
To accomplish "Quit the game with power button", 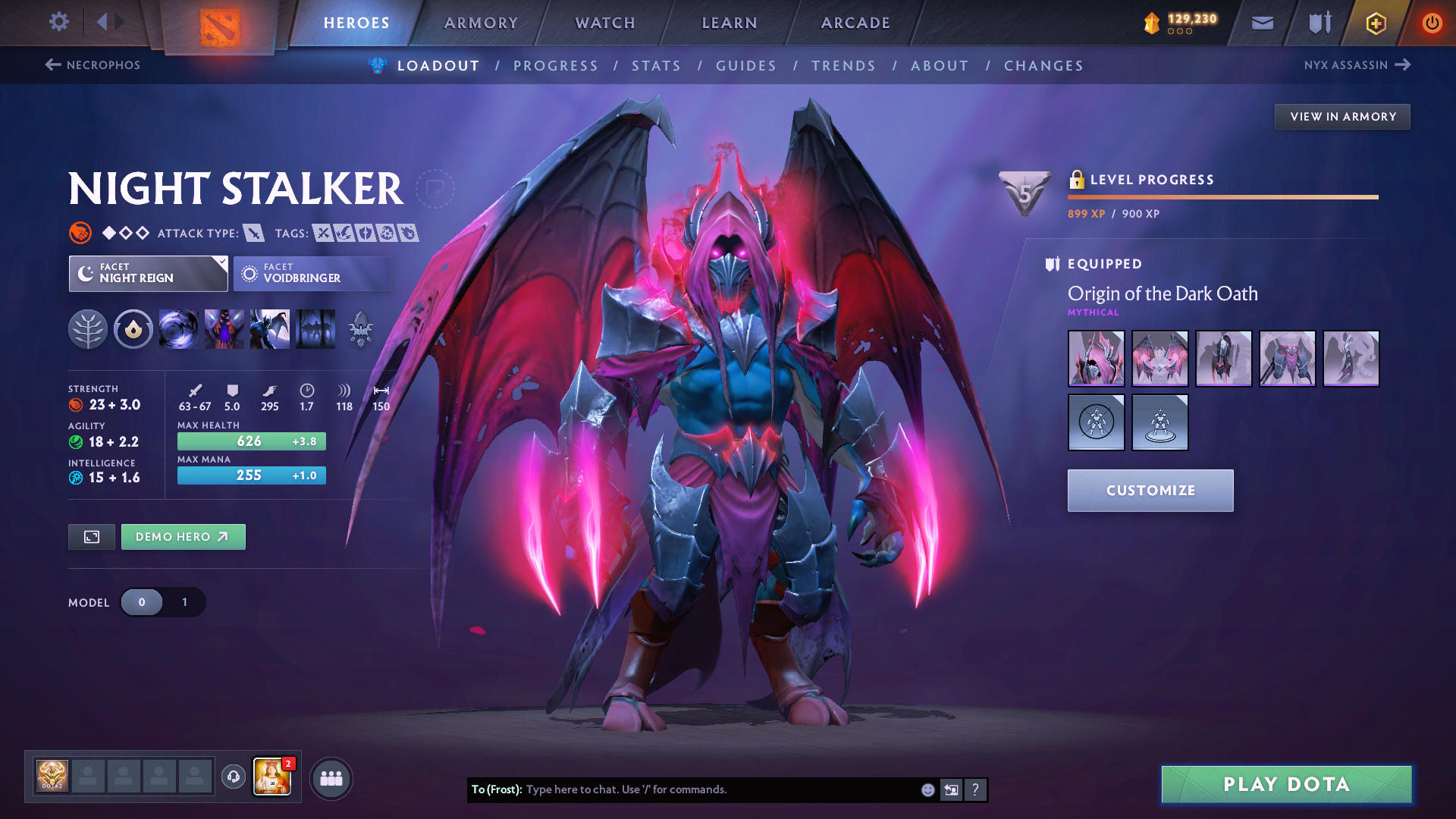I will pyautogui.click(x=1432, y=23).
